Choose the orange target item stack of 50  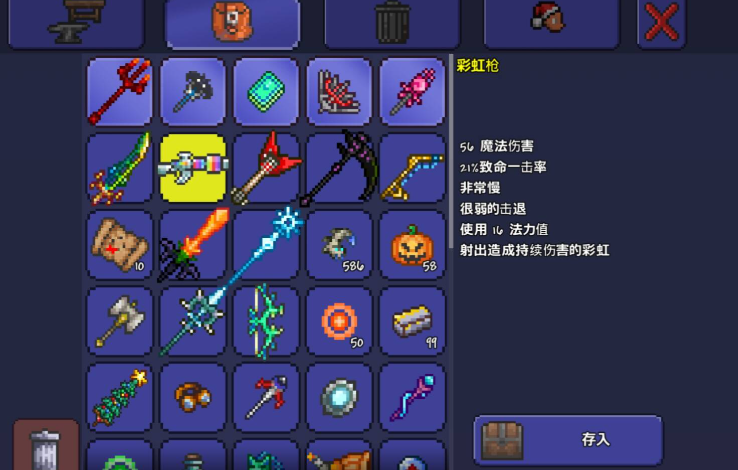point(339,320)
